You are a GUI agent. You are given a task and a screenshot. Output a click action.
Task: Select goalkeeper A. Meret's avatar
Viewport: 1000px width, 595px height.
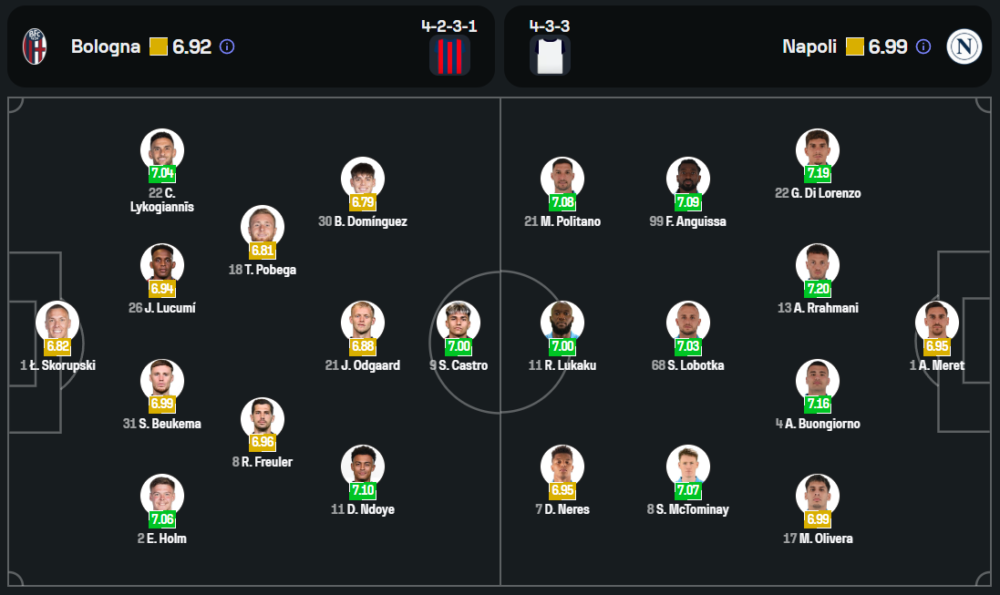(x=937, y=323)
